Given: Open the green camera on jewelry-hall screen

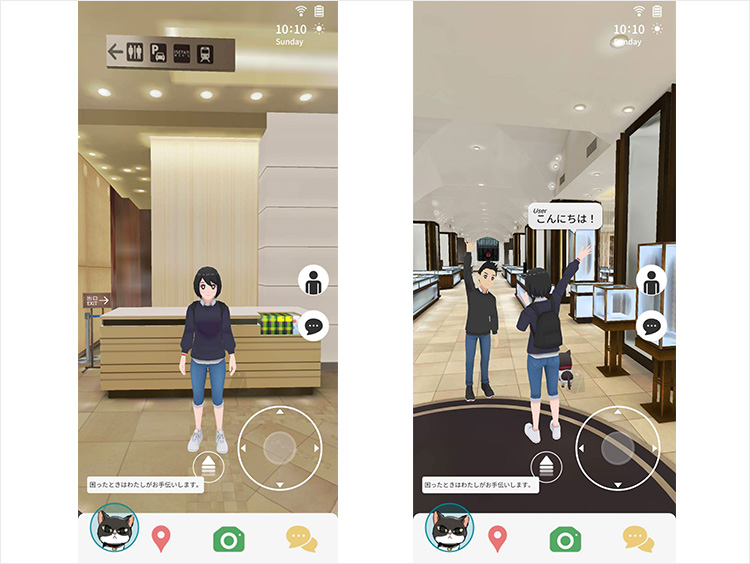Looking at the screenshot, I should pyautogui.click(x=566, y=538).
